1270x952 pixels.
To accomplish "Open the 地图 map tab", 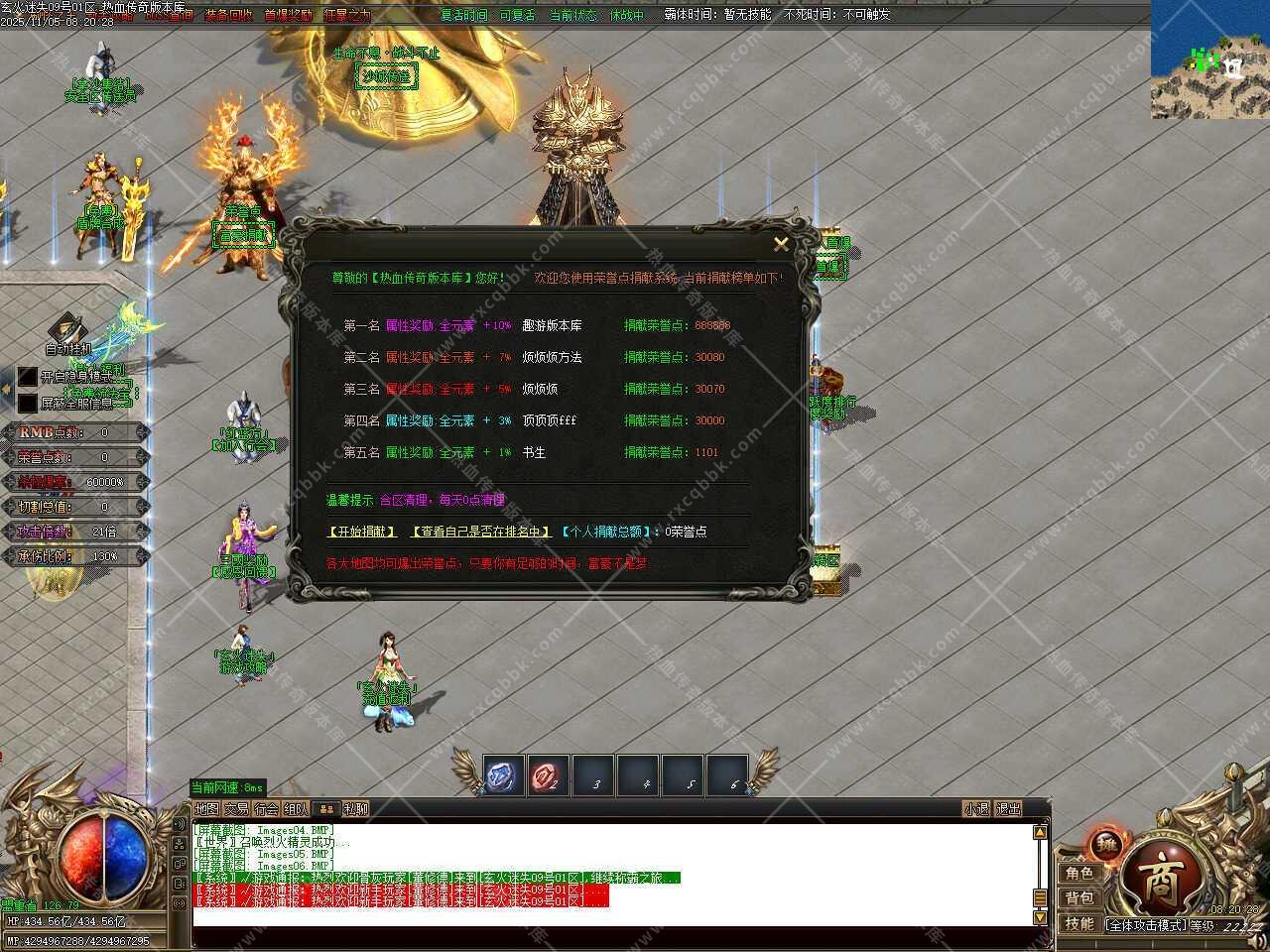I will pyautogui.click(x=207, y=809).
